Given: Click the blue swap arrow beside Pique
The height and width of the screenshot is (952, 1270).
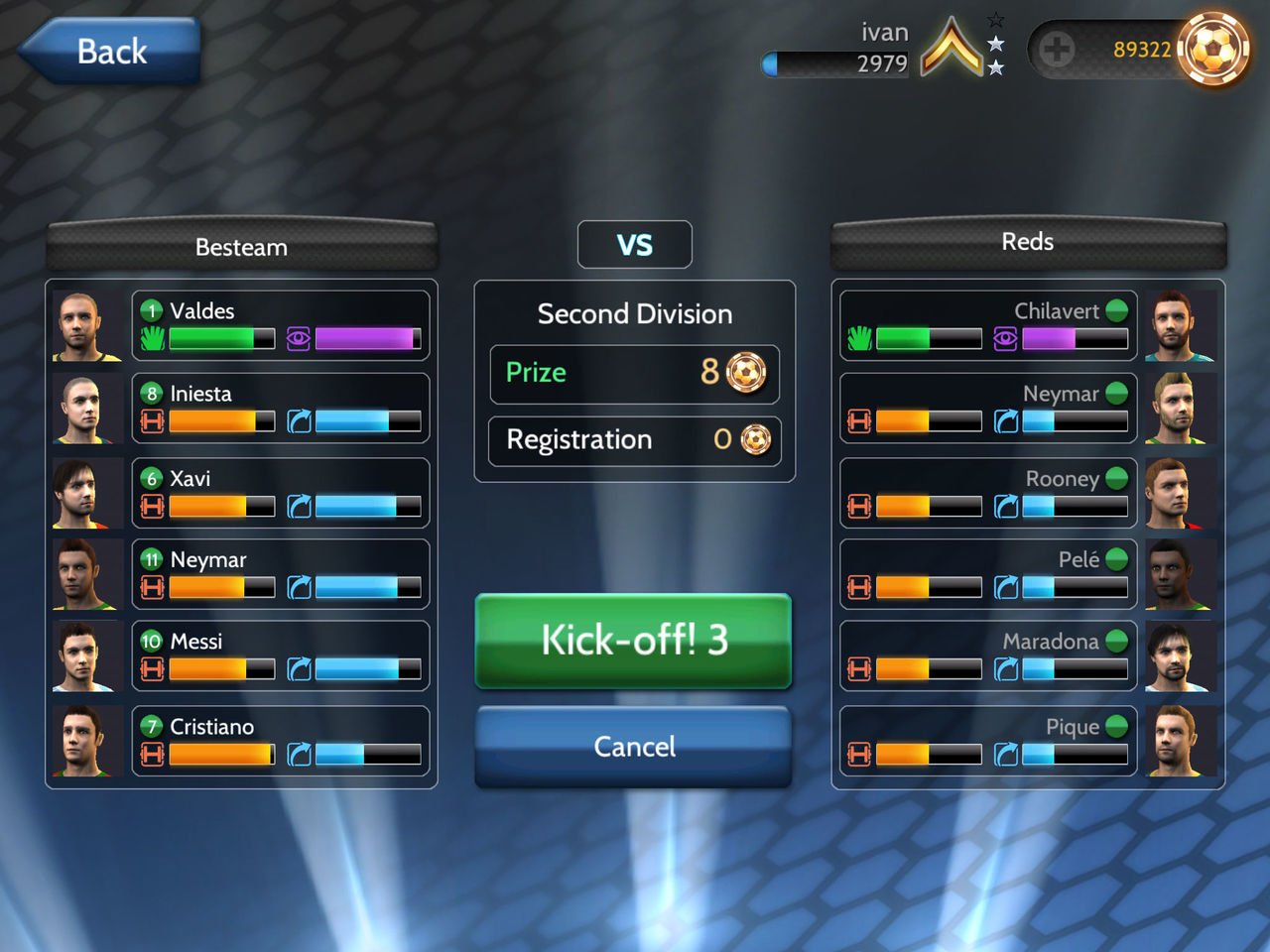Looking at the screenshot, I should [x=1004, y=754].
